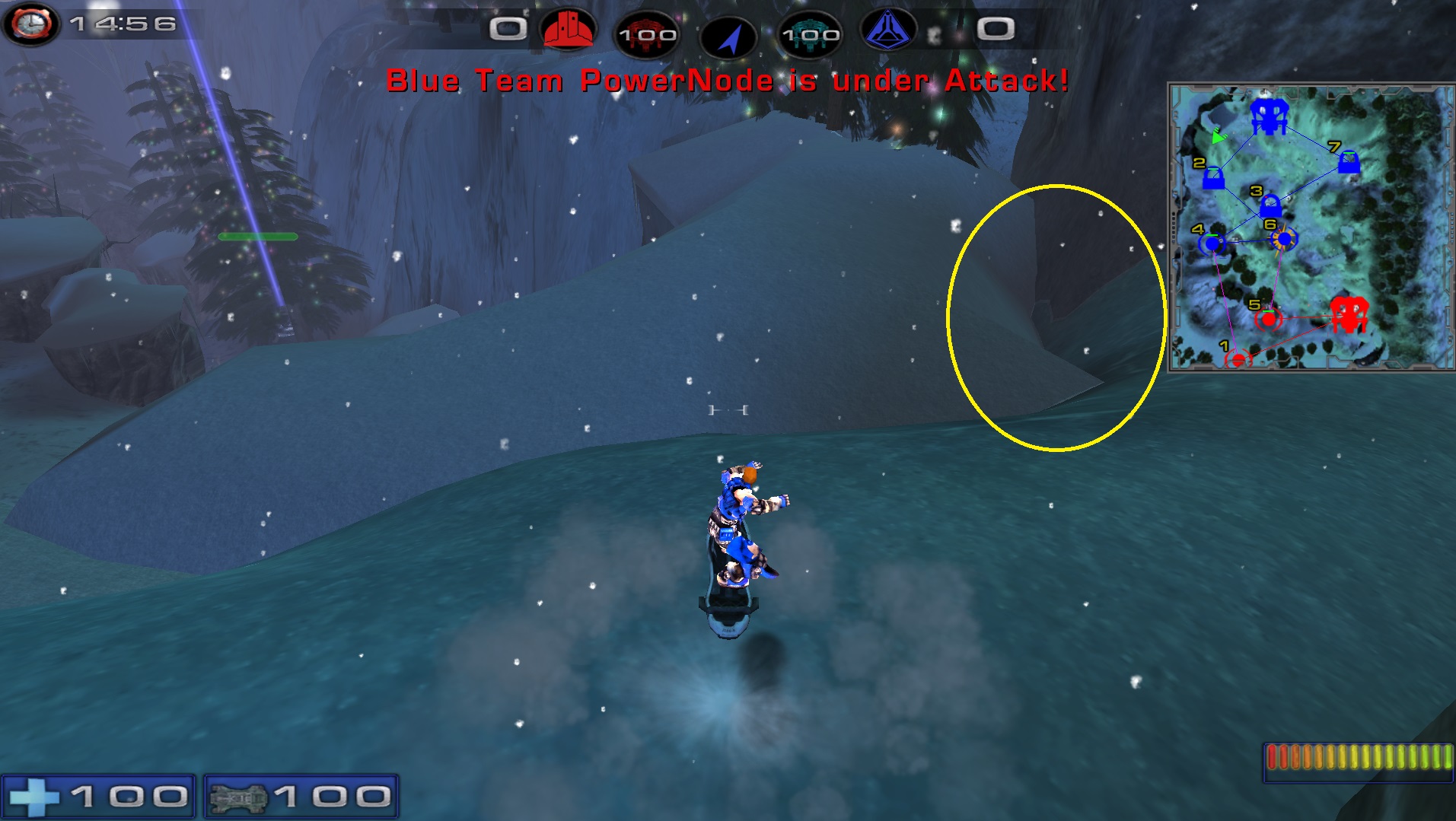
Task: Choose red node 5 on the minimap
Action: tap(1268, 319)
